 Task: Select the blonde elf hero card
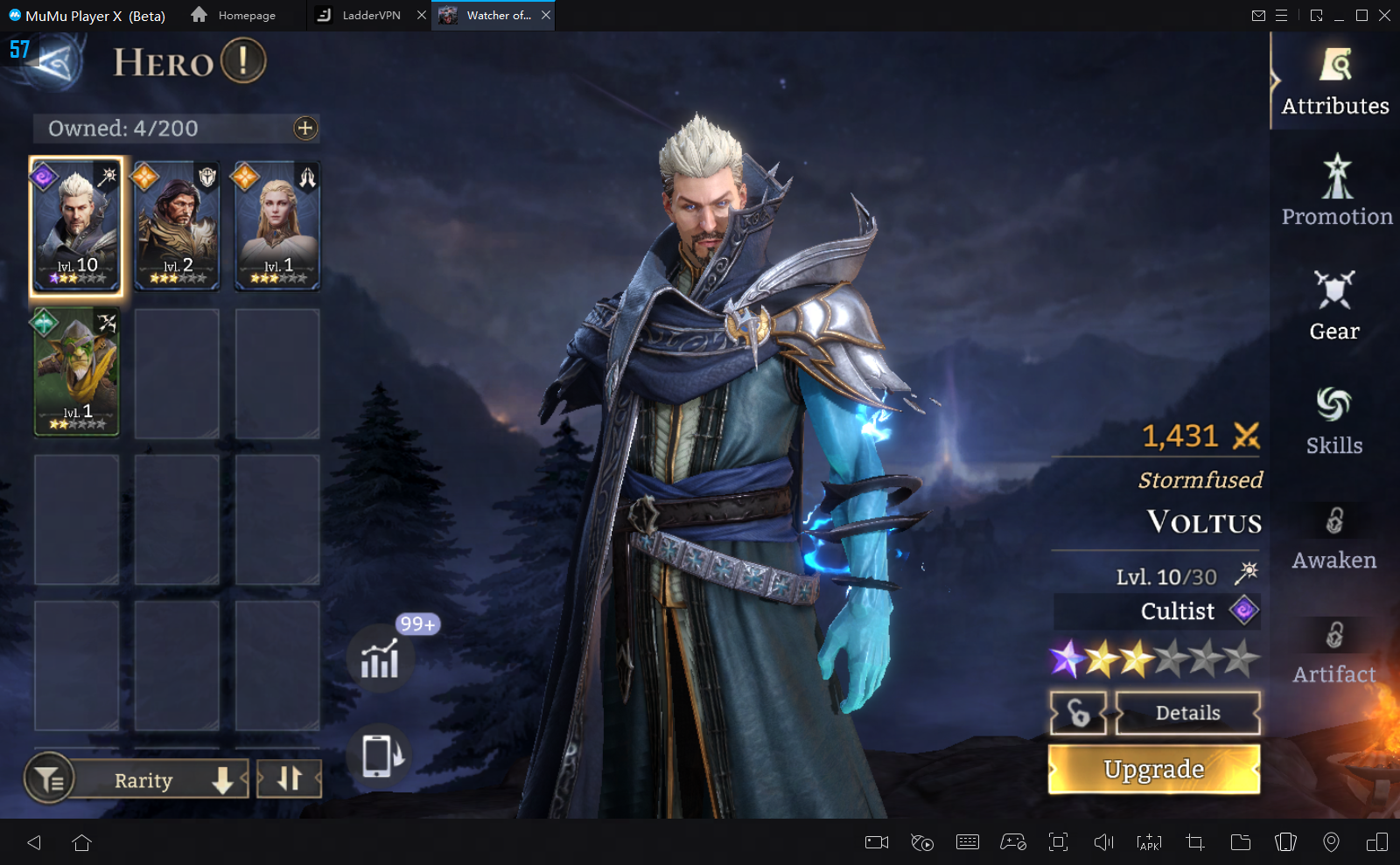point(277,225)
